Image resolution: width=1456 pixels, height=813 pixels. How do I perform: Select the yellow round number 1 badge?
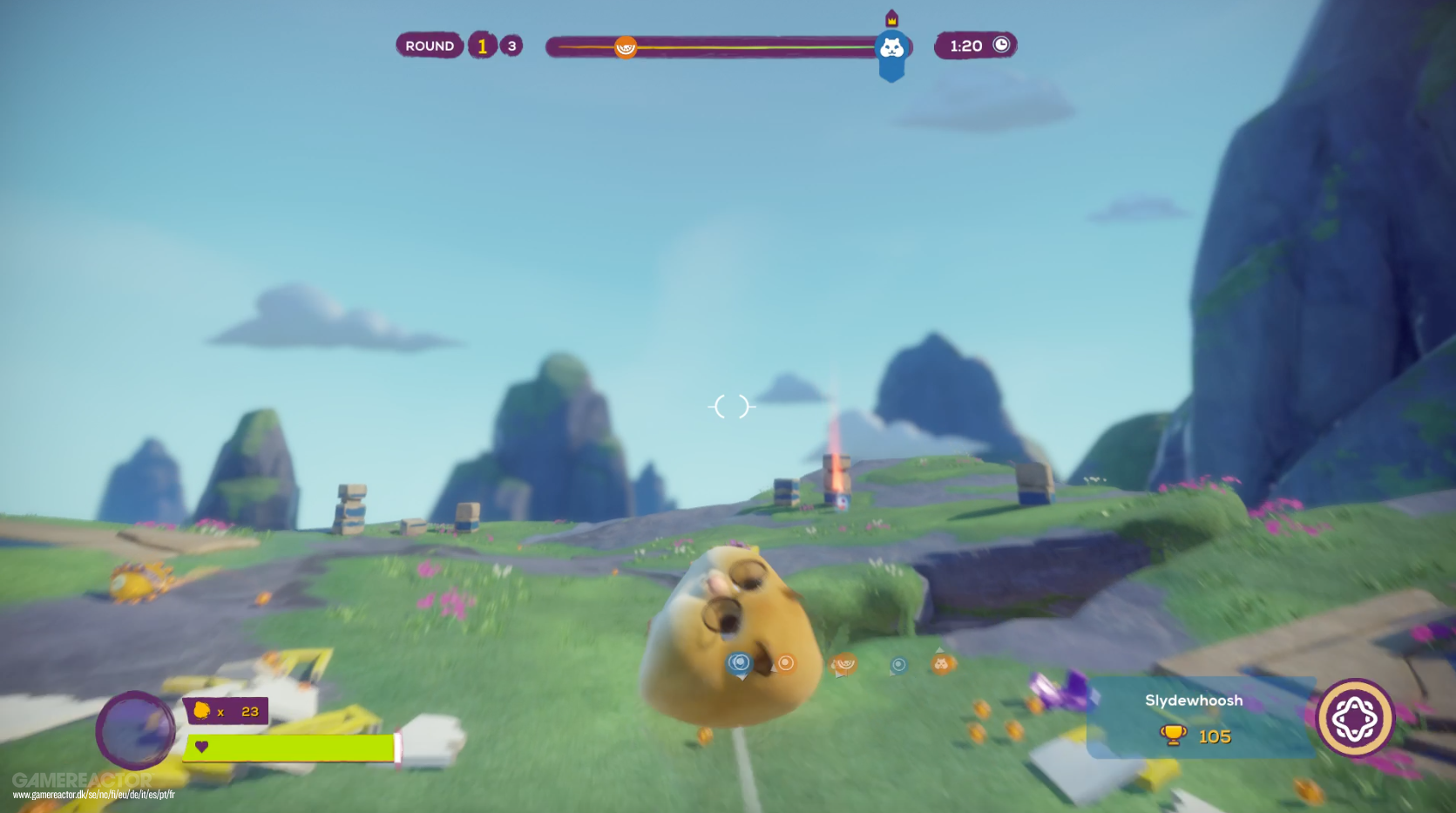click(x=481, y=45)
